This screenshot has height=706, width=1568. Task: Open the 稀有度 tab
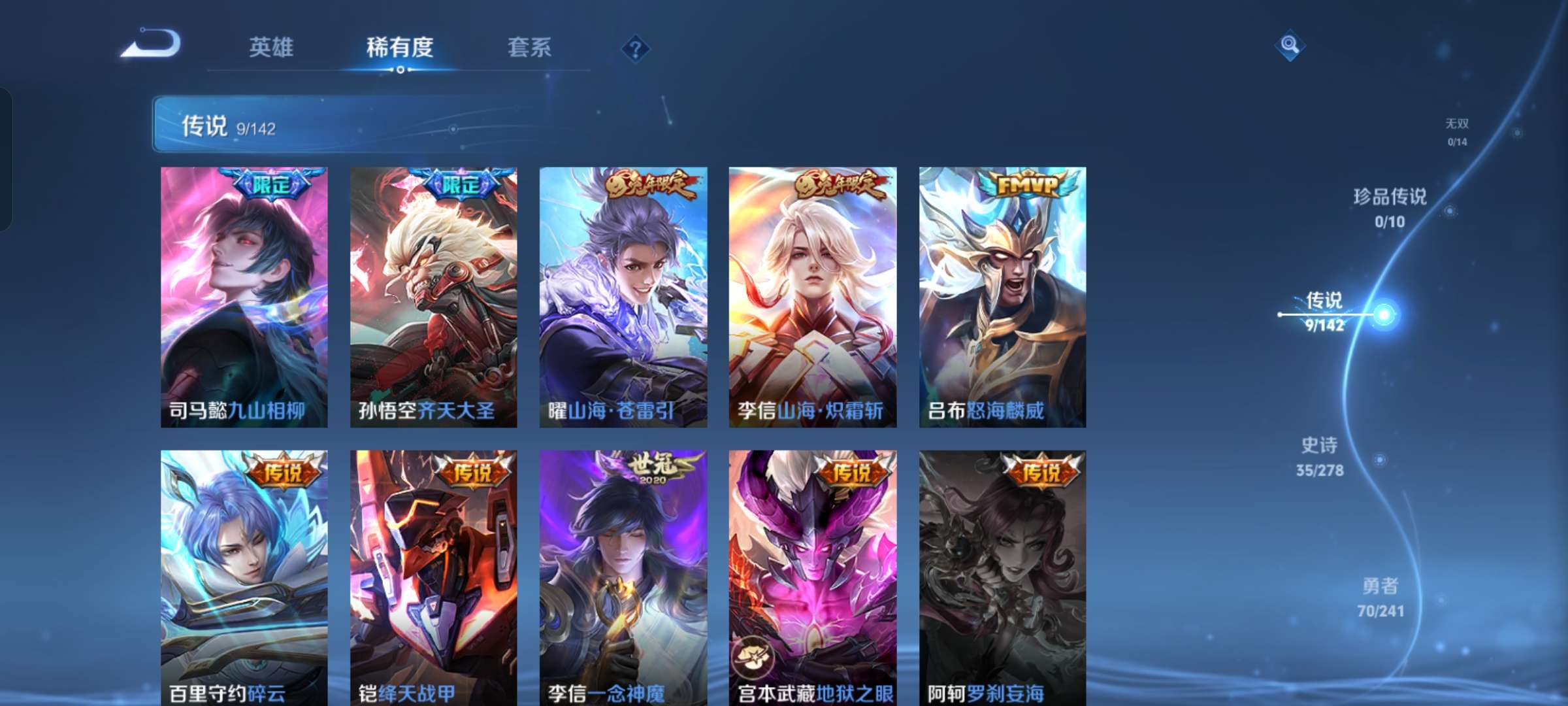(x=400, y=47)
